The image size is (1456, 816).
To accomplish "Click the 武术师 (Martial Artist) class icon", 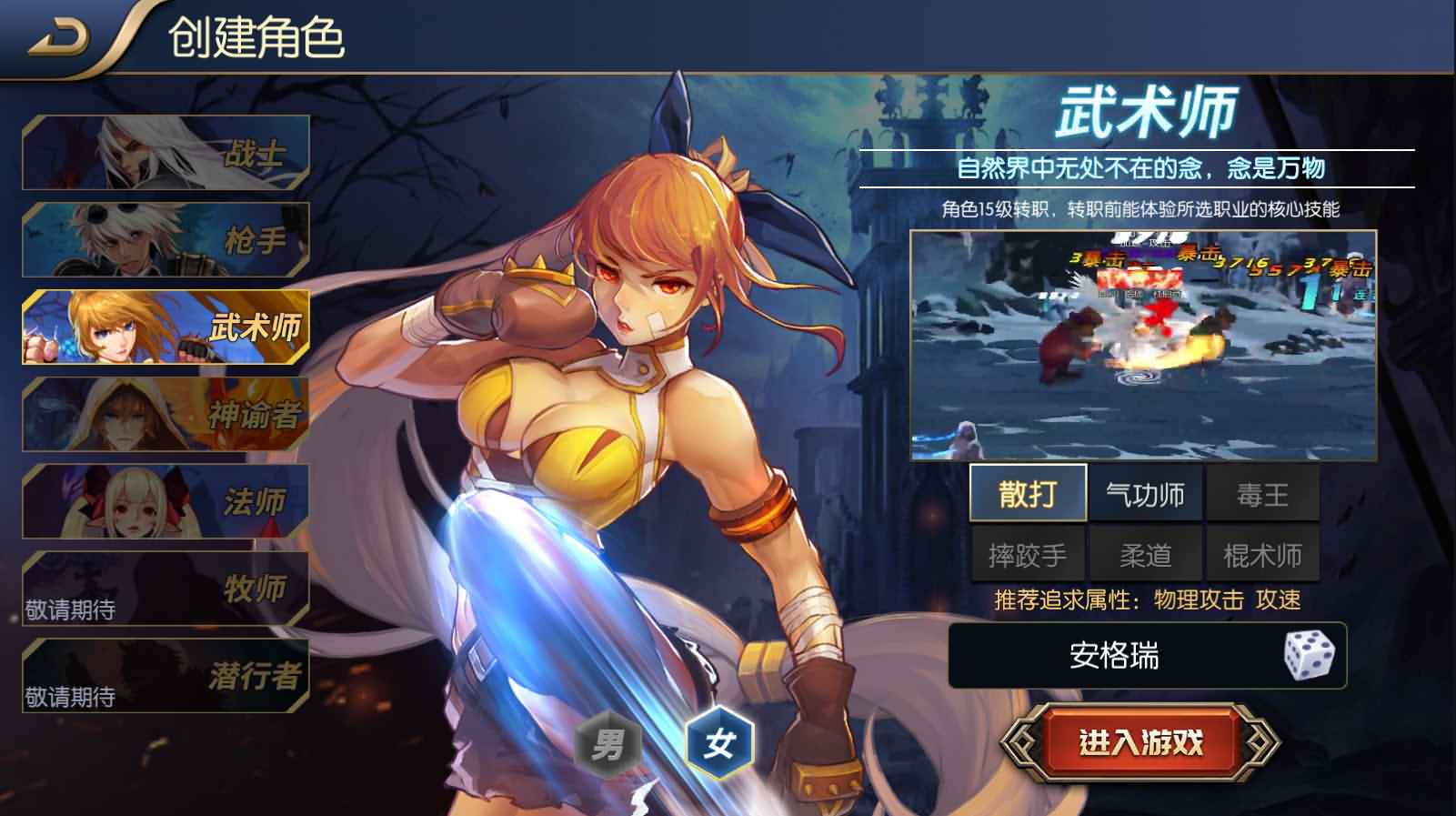I will (x=166, y=327).
